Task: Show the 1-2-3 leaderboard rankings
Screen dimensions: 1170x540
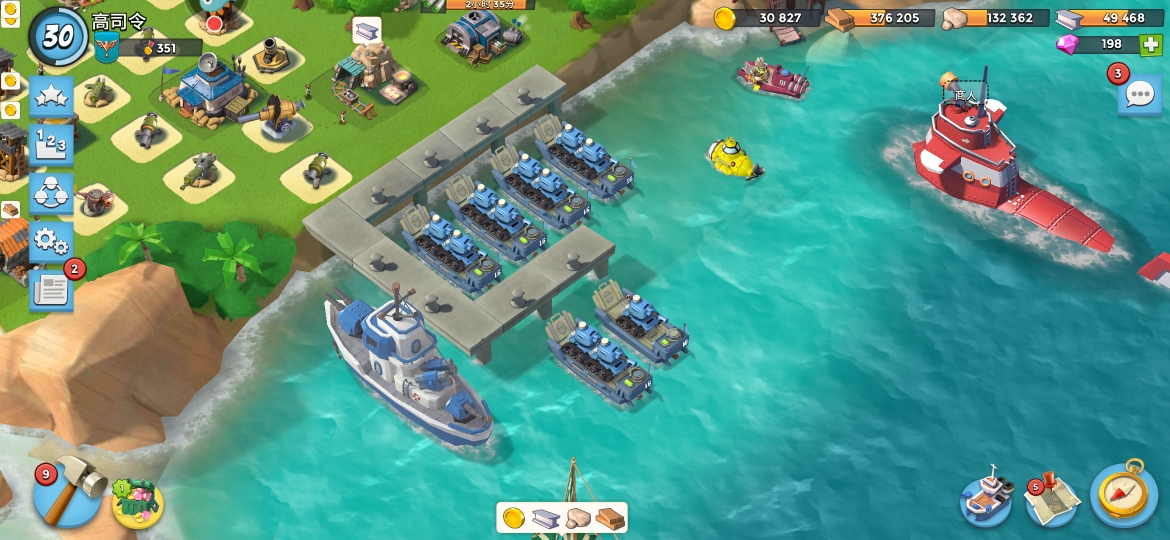Action: coord(51,144)
